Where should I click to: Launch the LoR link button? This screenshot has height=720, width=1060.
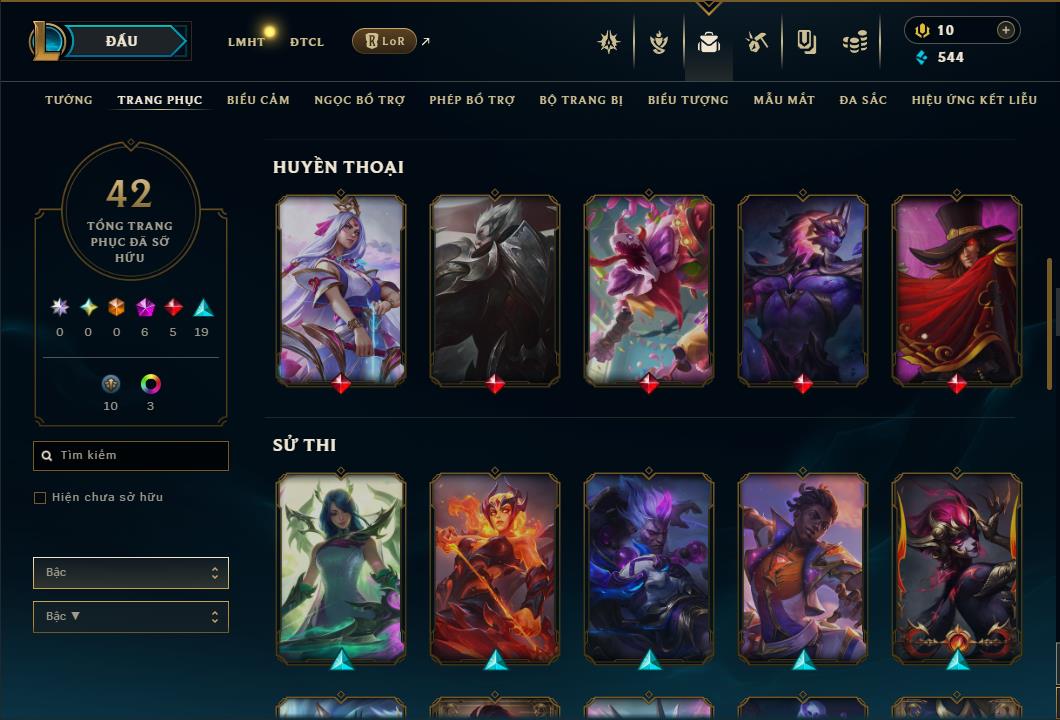pos(385,41)
